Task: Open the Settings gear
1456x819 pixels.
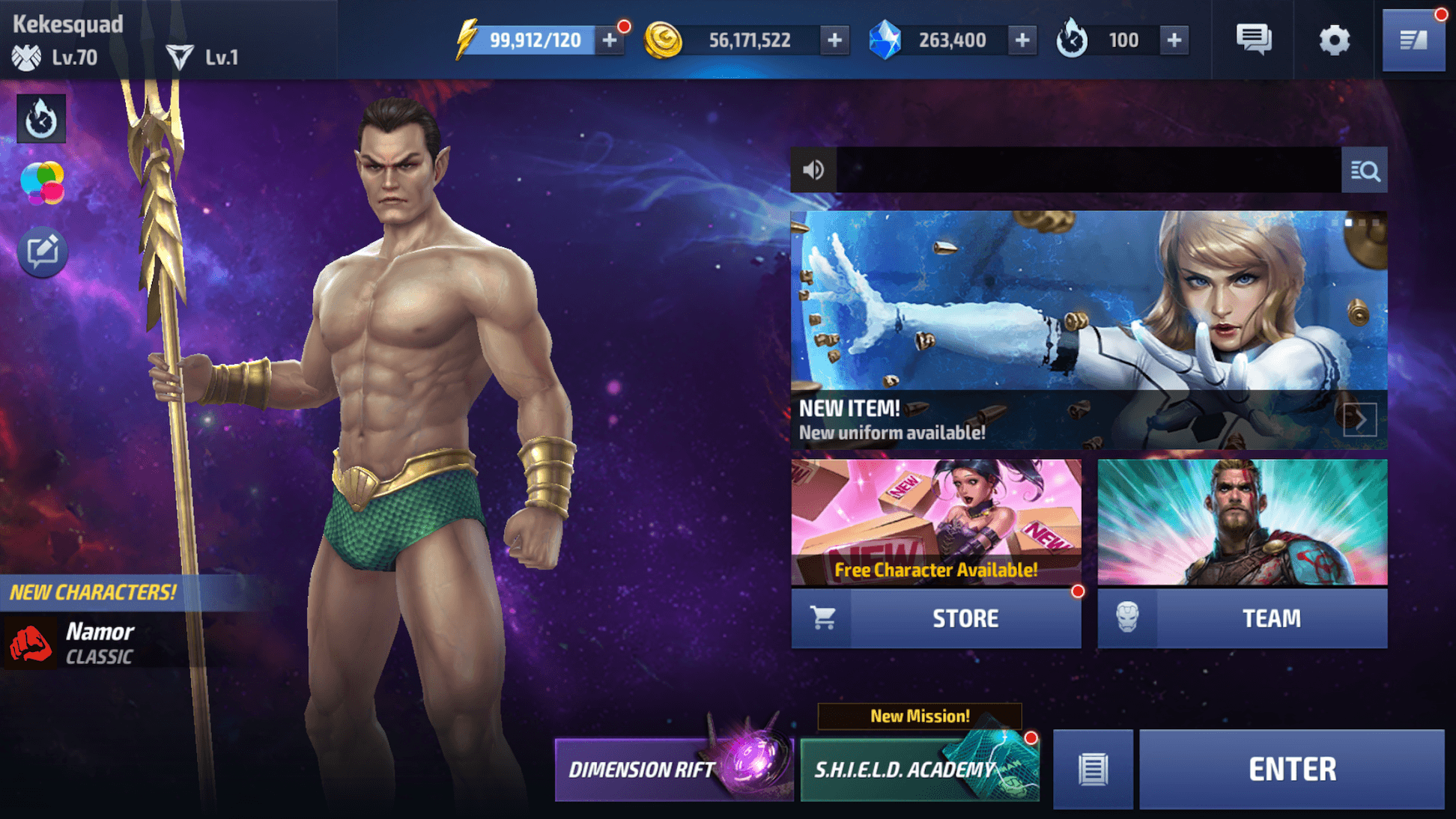Action: (1335, 40)
